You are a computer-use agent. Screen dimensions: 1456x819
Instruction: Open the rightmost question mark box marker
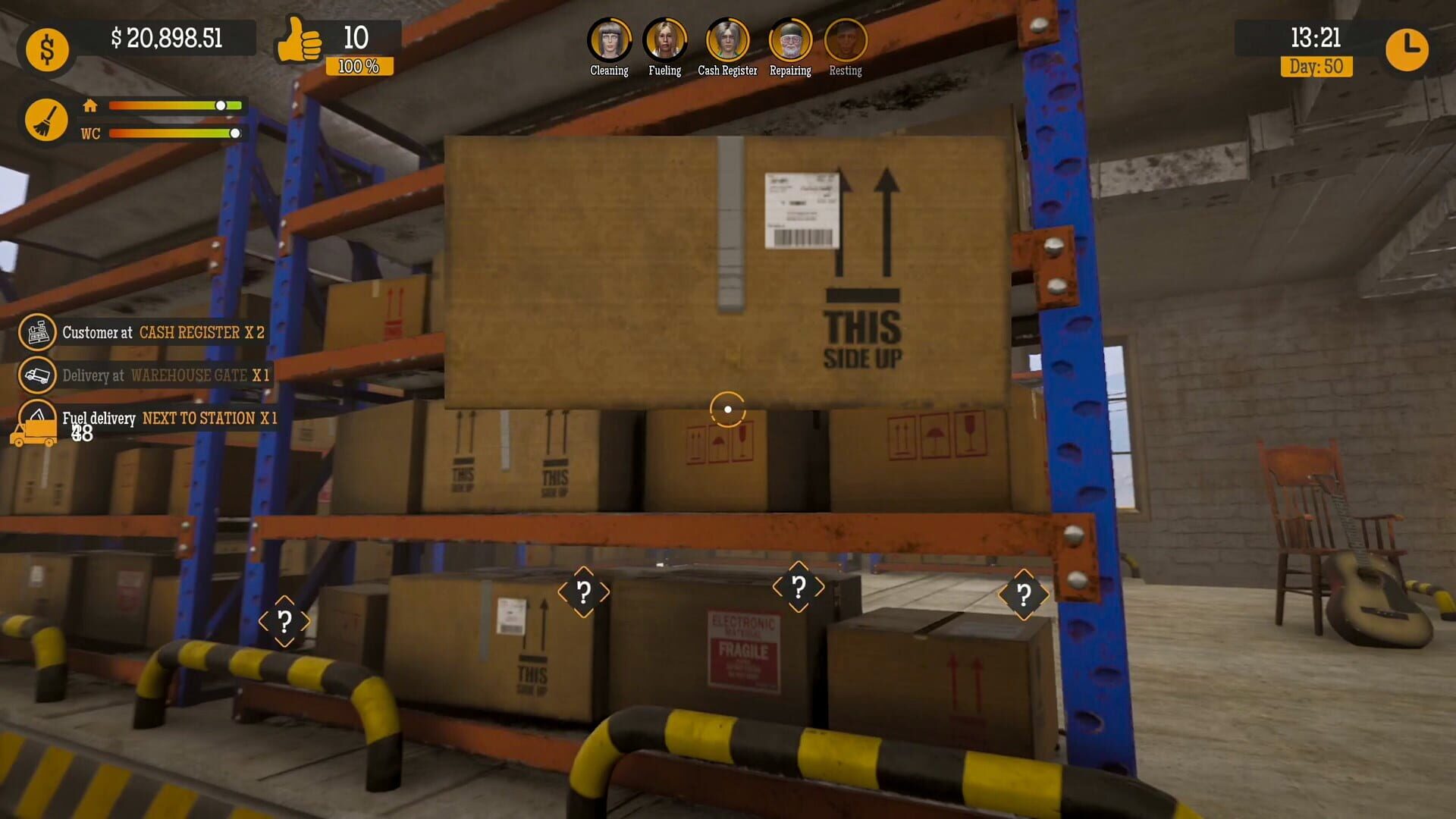pos(1024,595)
